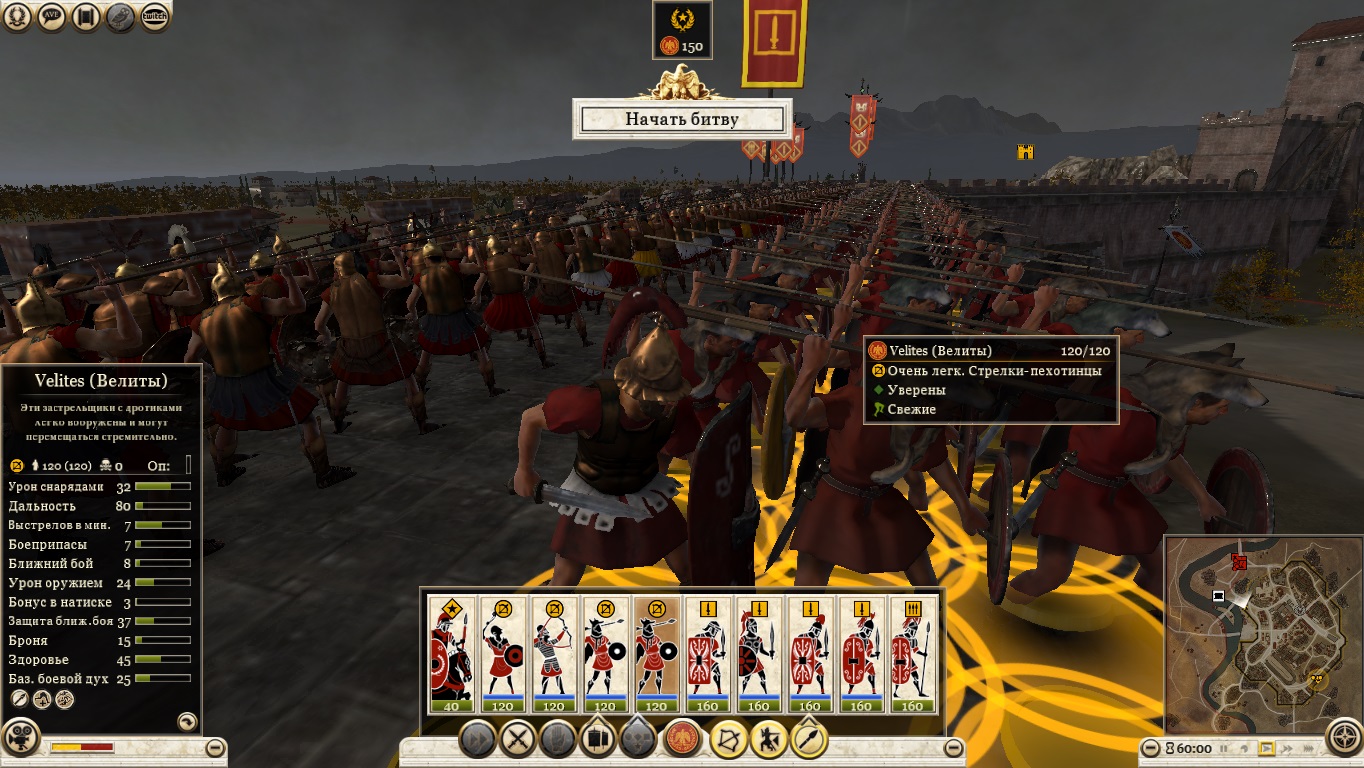Toggle fire-at-will bow button
Screen dimensions: 1364x768
point(729,740)
